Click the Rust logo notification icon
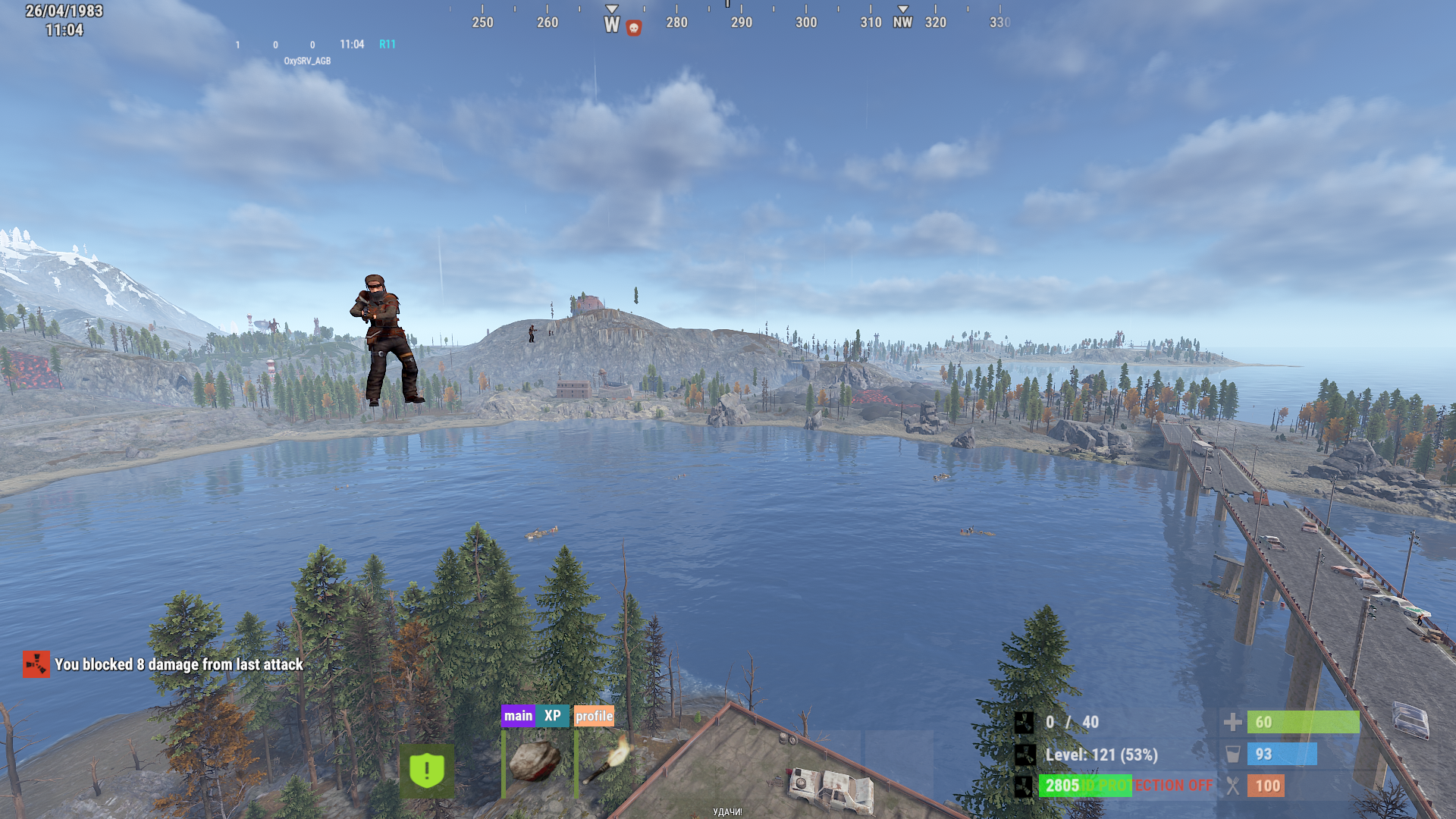The image size is (1456, 819). coord(36,664)
